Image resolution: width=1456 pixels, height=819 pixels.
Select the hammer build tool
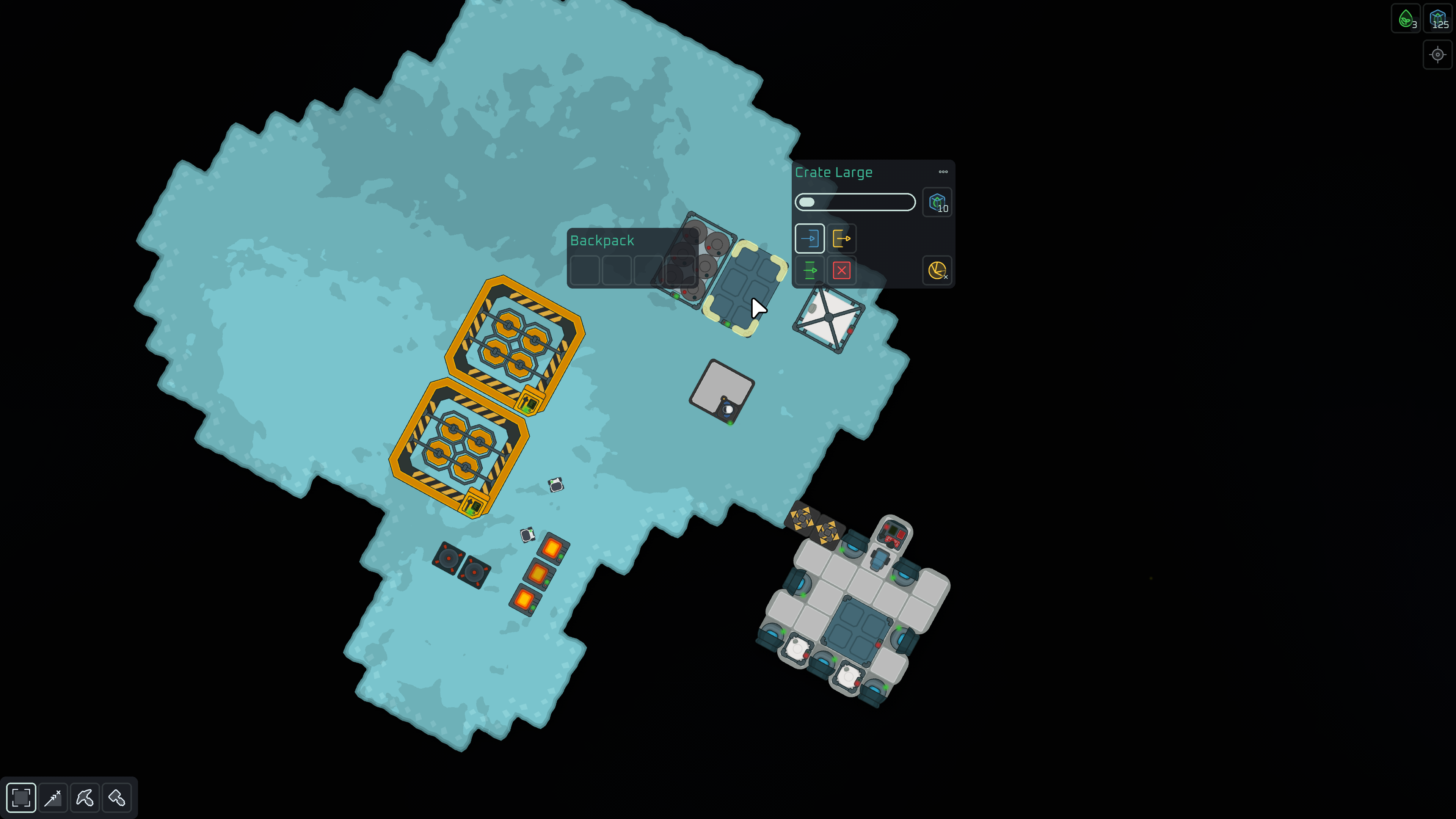(x=117, y=797)
